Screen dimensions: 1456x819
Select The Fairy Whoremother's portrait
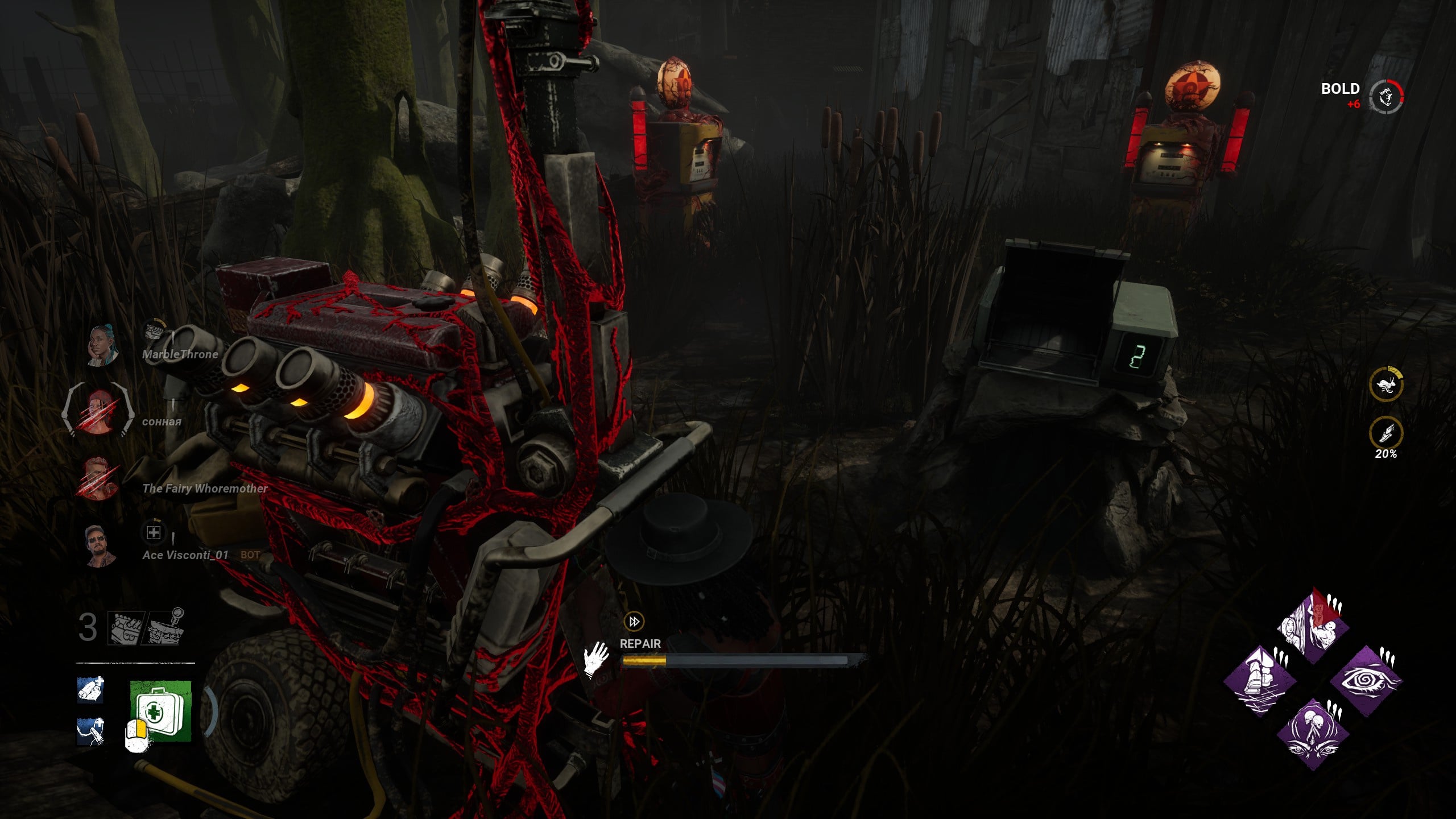click(x=98, y=478)
